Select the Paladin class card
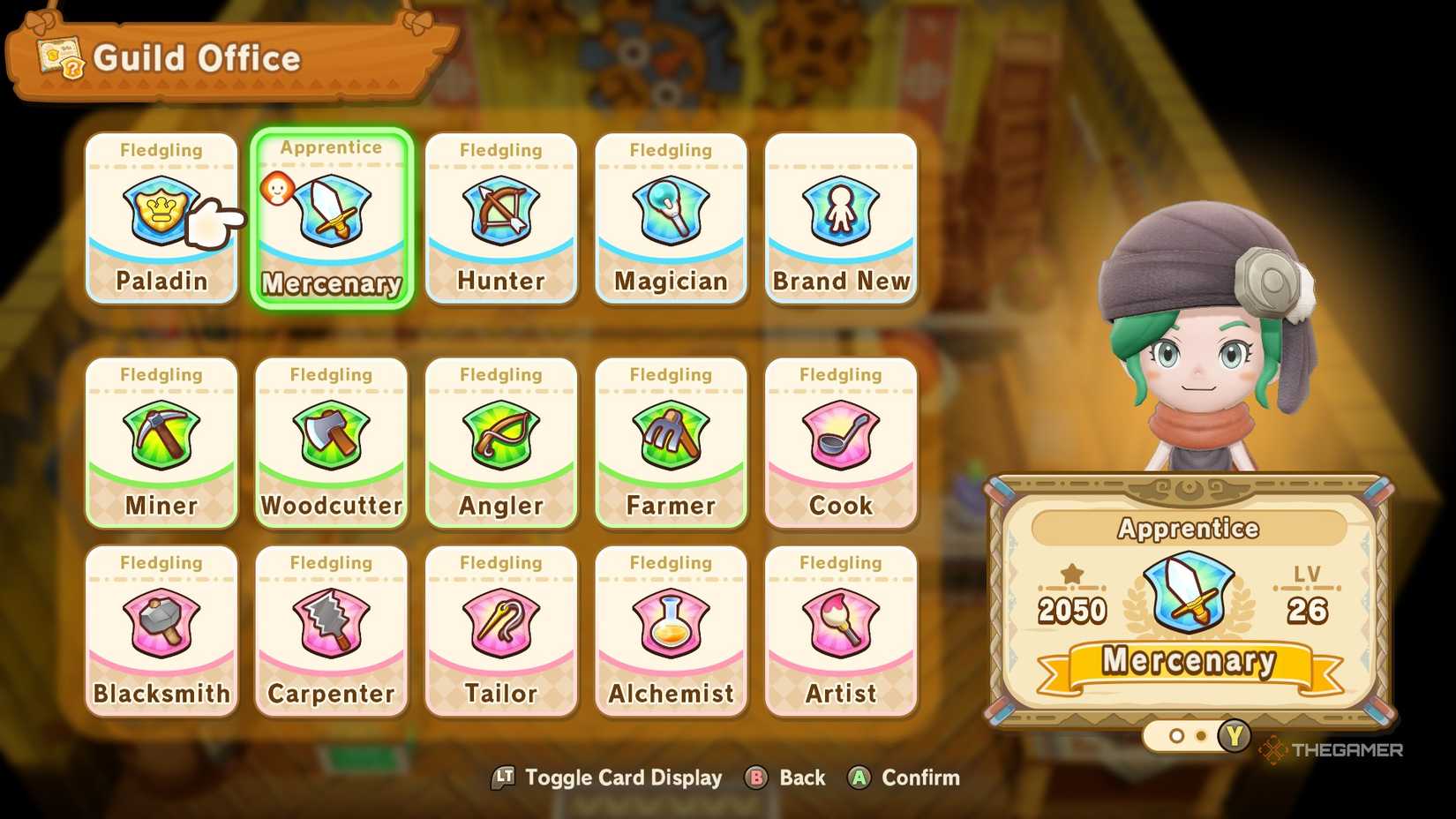This screenshot has width=1456, height=819. click(x=161, y=212)
